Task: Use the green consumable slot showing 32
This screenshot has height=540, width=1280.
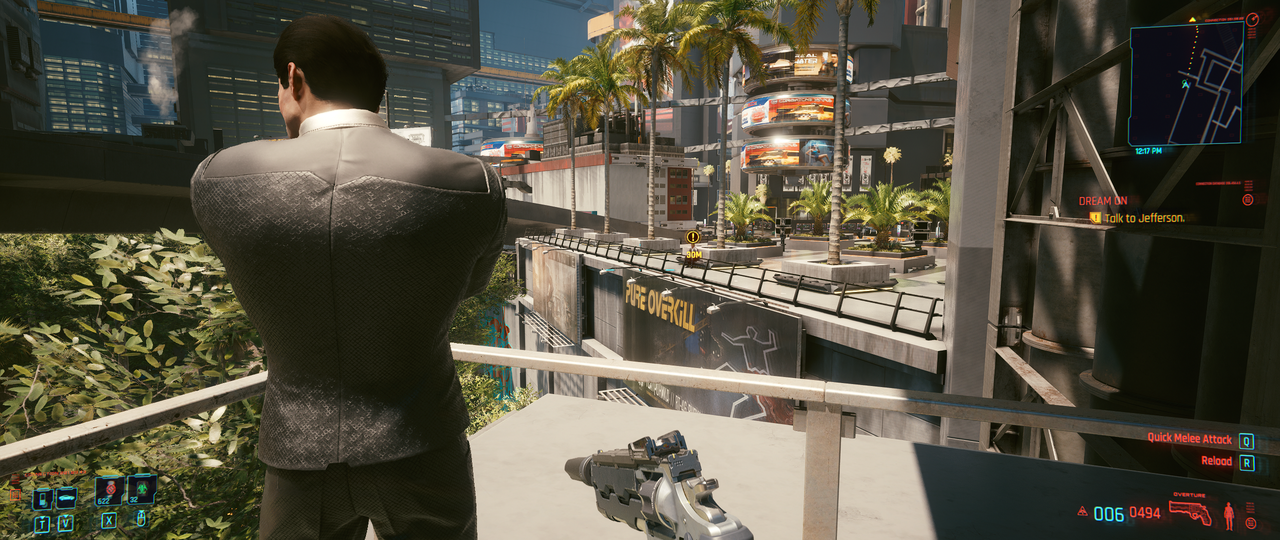Action: point(141,490)
